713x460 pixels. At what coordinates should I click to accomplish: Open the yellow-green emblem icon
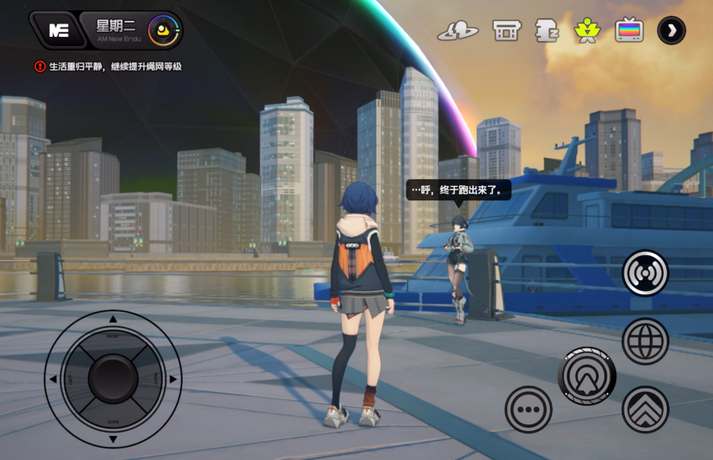(x=586, y=30)
